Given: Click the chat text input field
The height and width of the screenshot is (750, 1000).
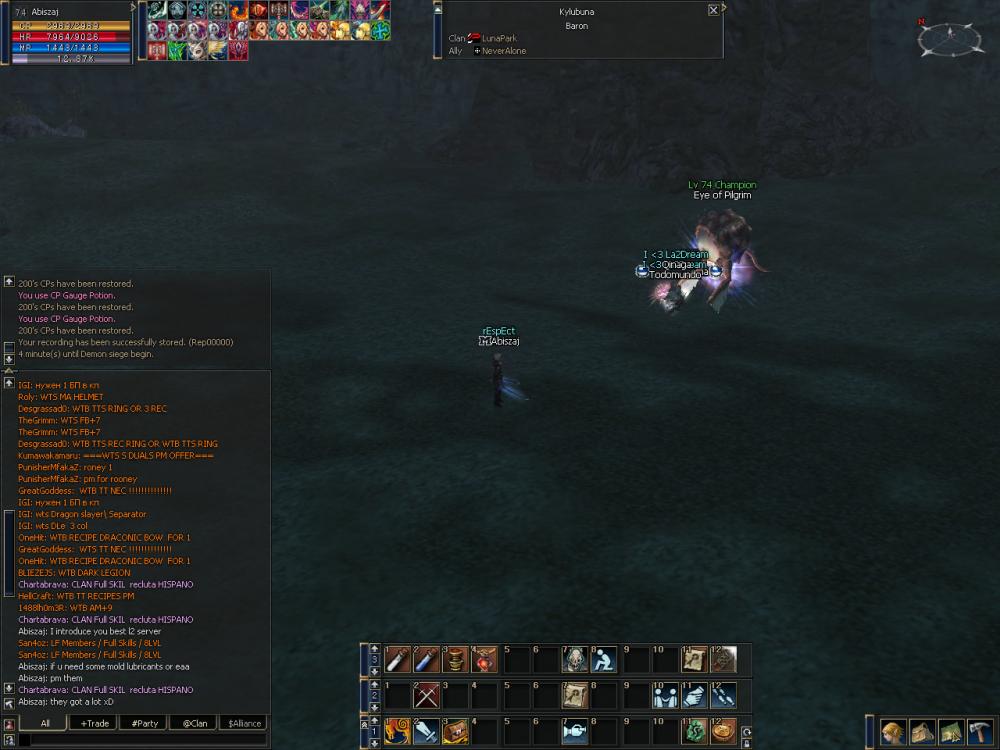Looking at the screenshot, I should 140,740.
